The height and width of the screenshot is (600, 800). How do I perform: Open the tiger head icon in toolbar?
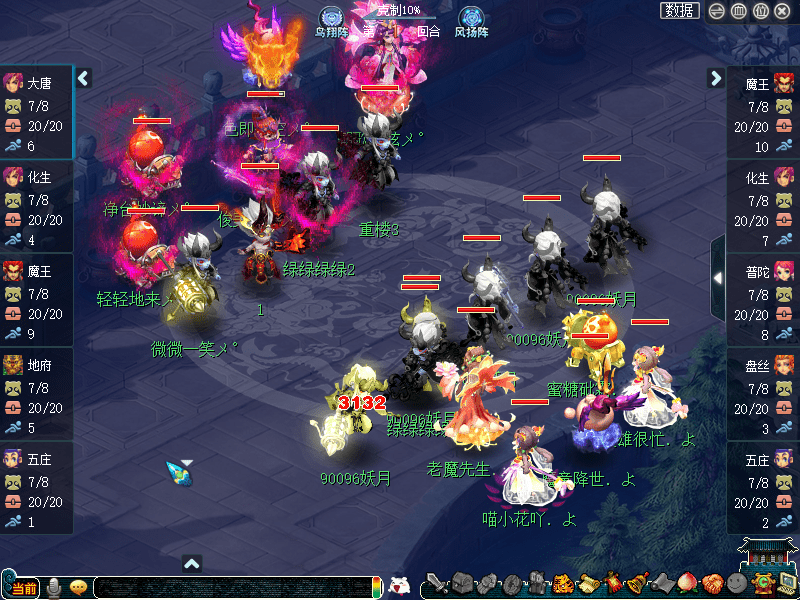coord(562,584)
